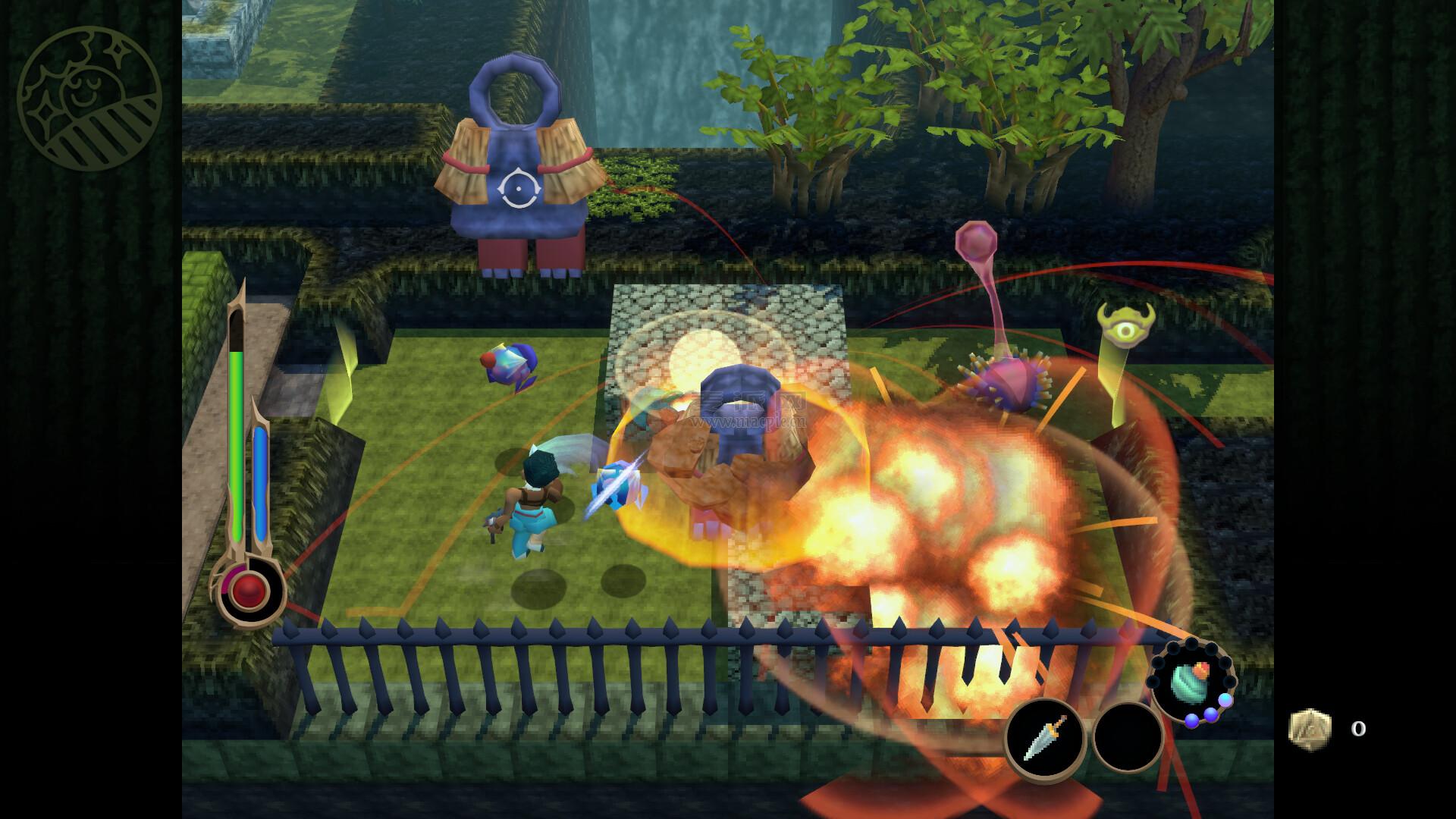Click the empty round slot beside the dagger
Viewport: 1456px width, 819px height.
tap(1128, 737)
